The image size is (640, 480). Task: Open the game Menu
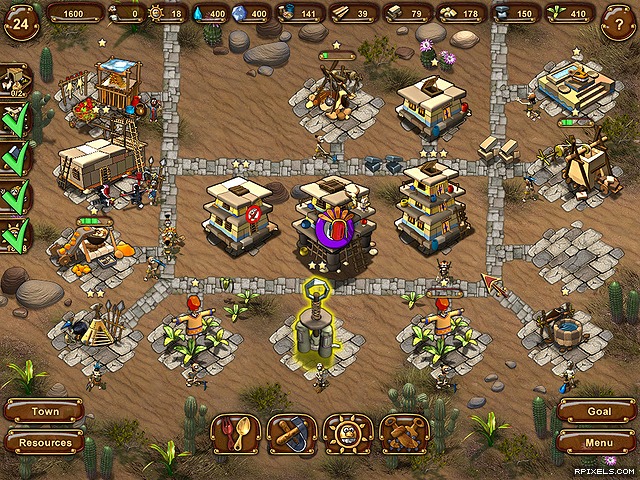(x=597, y=441)
